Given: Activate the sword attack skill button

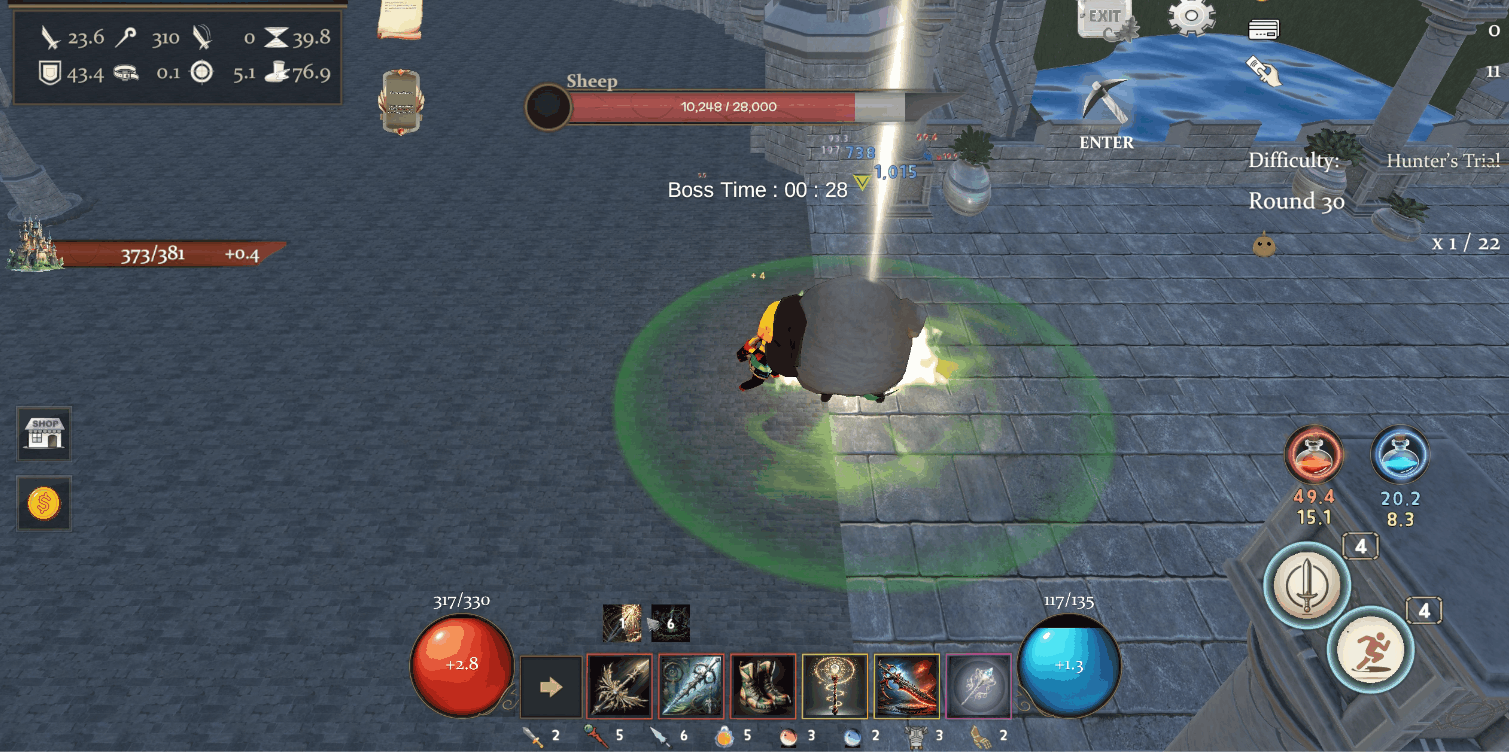Looking at the screenshot, I should [x=1307, y=585].
